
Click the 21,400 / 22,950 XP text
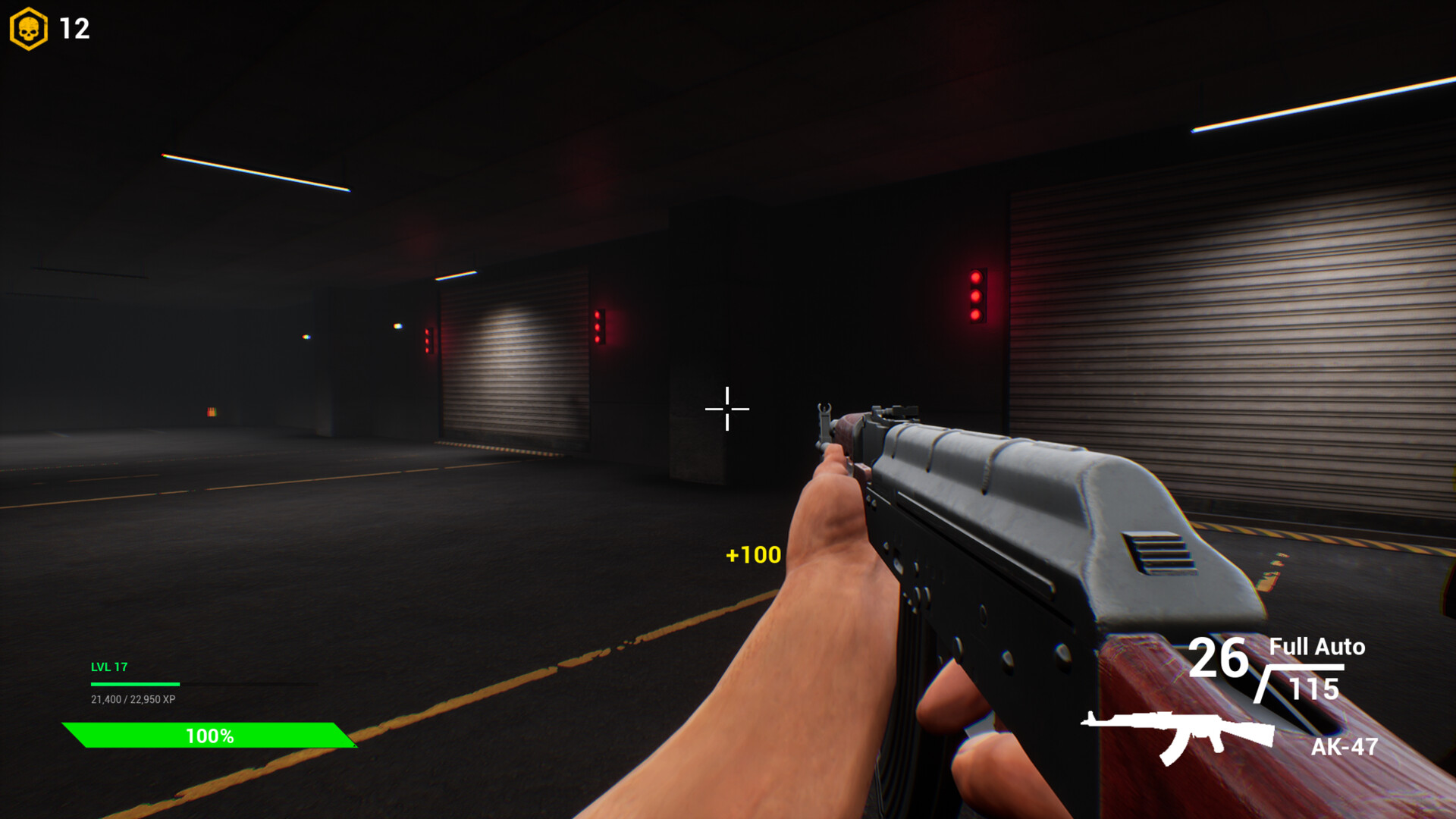pos(133,698)
